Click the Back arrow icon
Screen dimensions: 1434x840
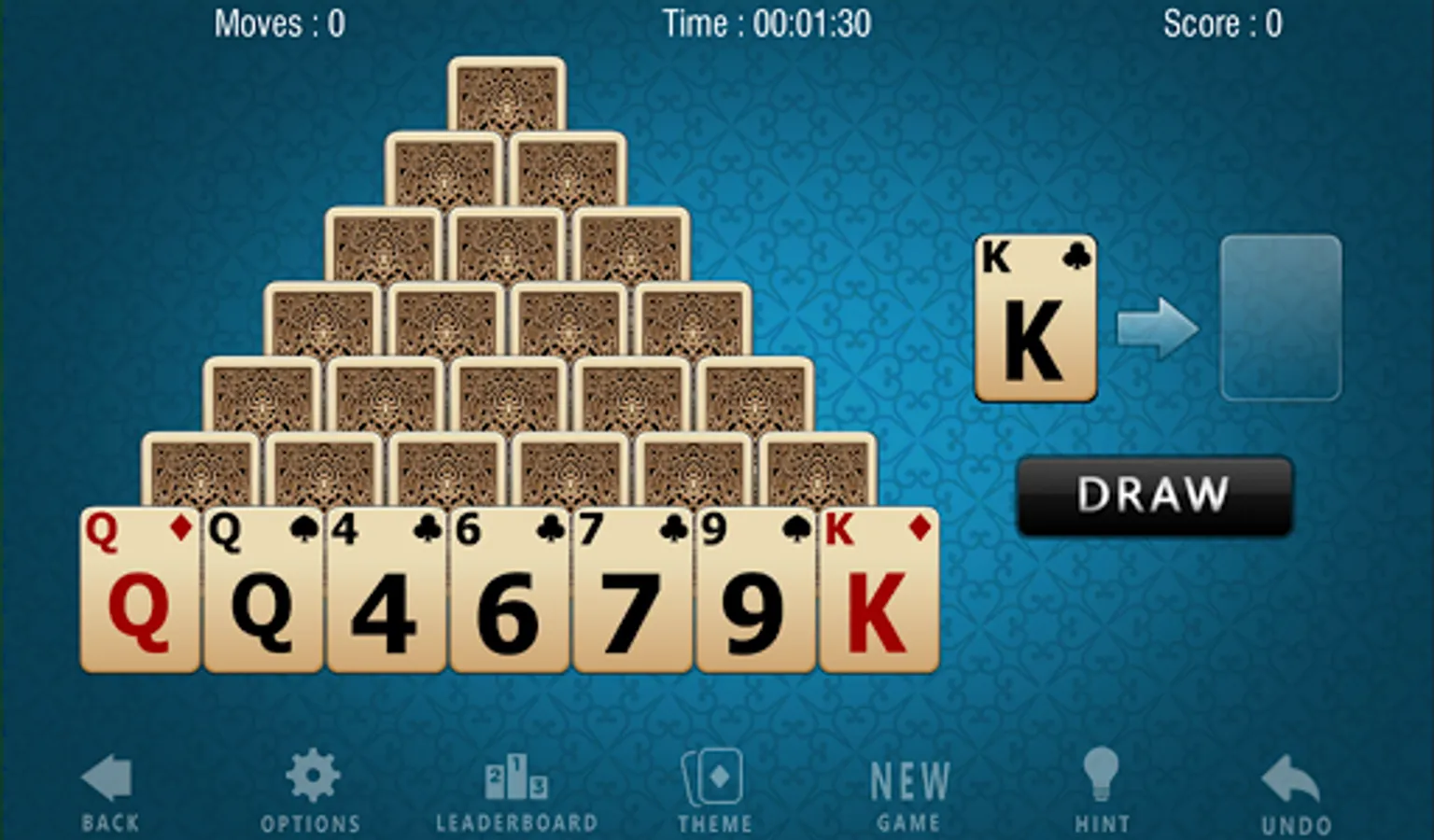[x=105, y=775]
